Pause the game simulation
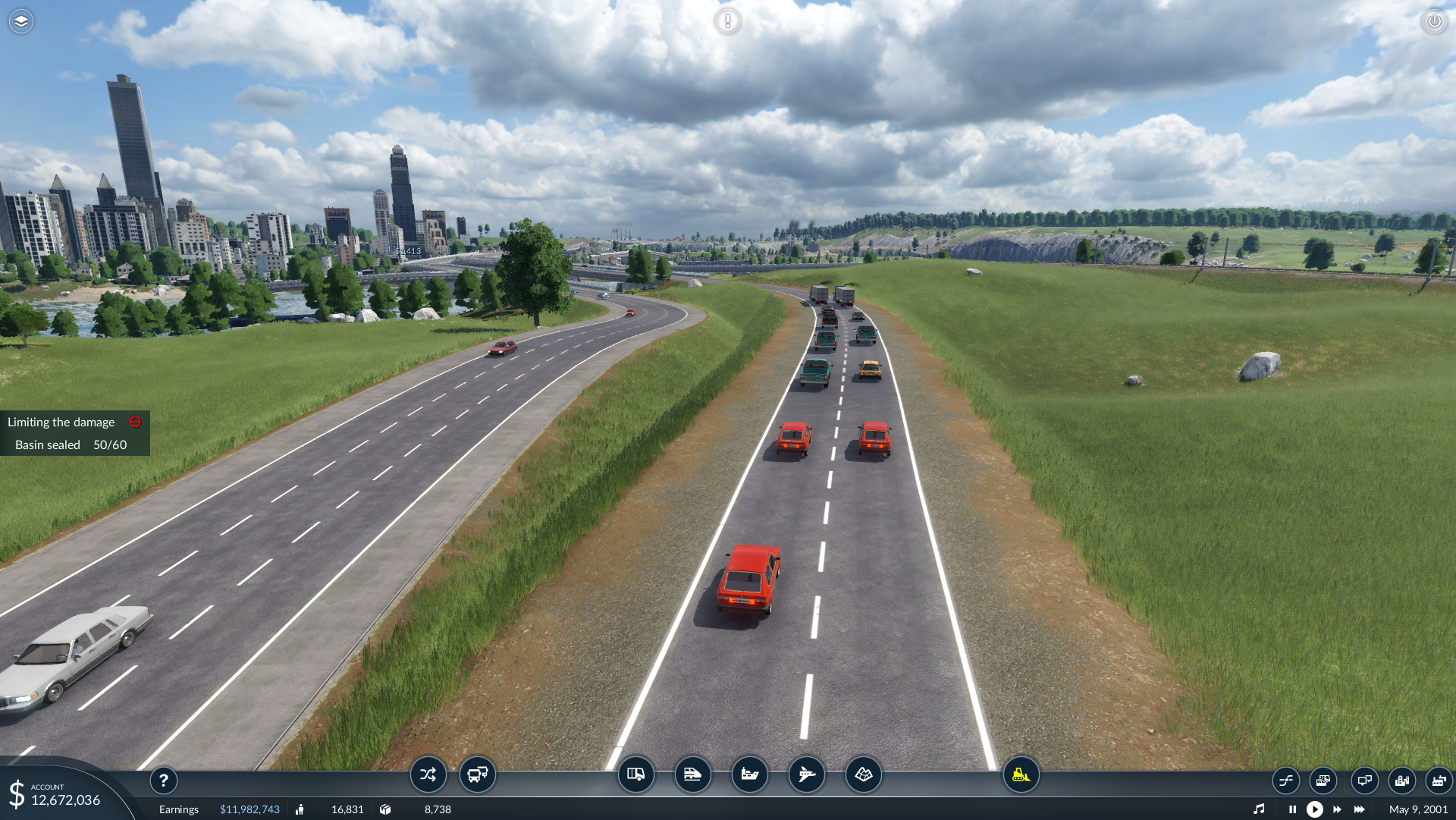1456x820 pixels. coord(1292,809)
